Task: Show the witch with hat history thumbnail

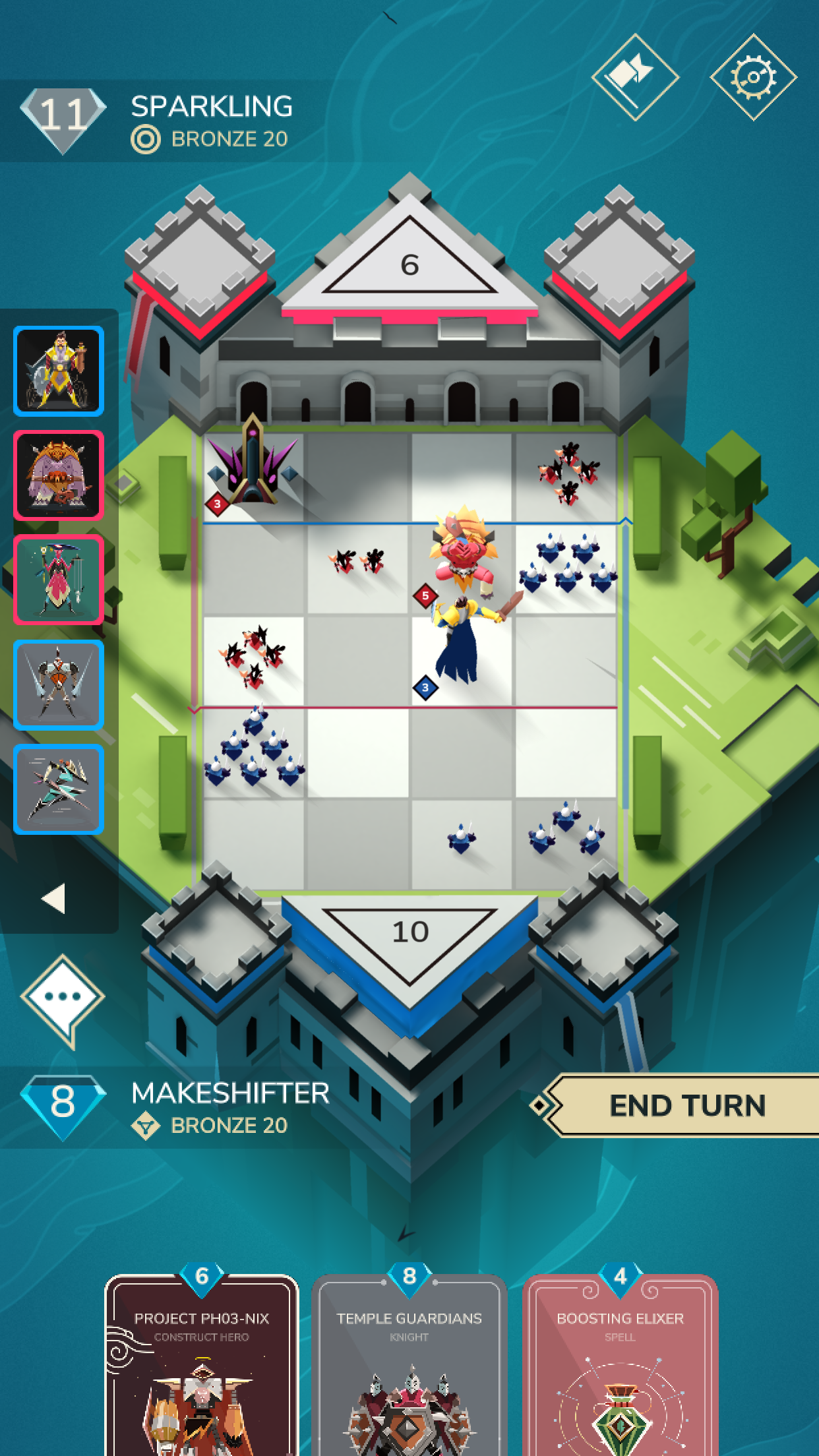Action: point(59,580)
